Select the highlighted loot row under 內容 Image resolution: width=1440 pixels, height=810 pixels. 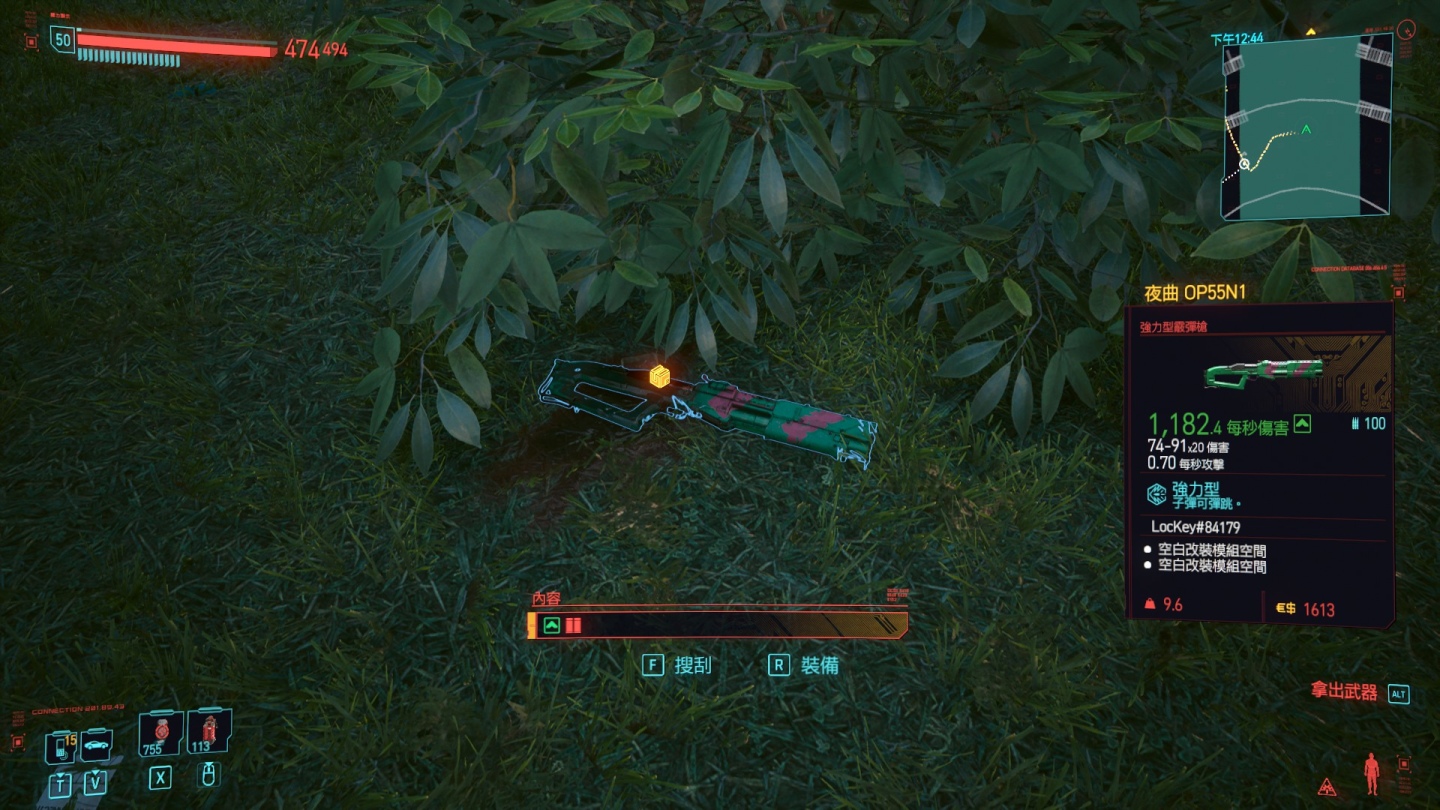click(x=718, y=626)
